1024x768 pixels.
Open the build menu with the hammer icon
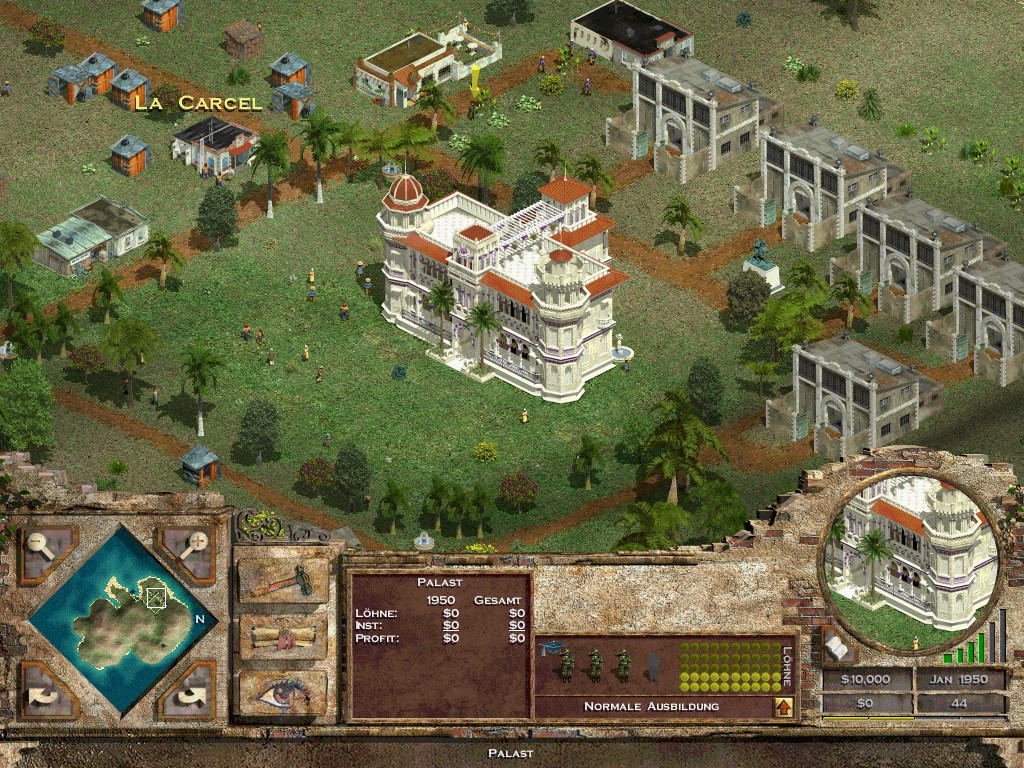pyautogui.click(x=283, y=581)
